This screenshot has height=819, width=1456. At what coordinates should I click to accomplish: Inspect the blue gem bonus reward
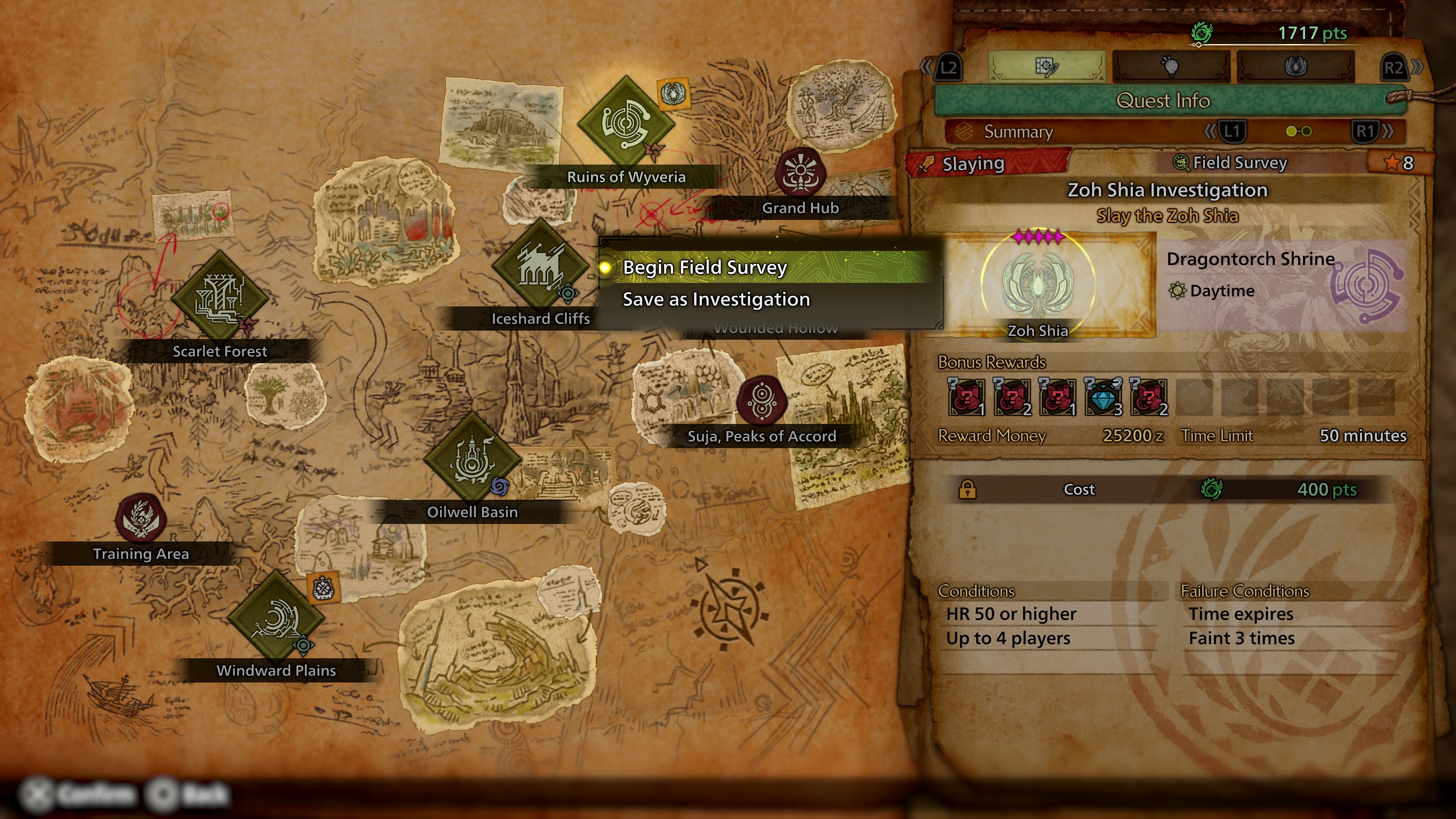(1102, 397)
